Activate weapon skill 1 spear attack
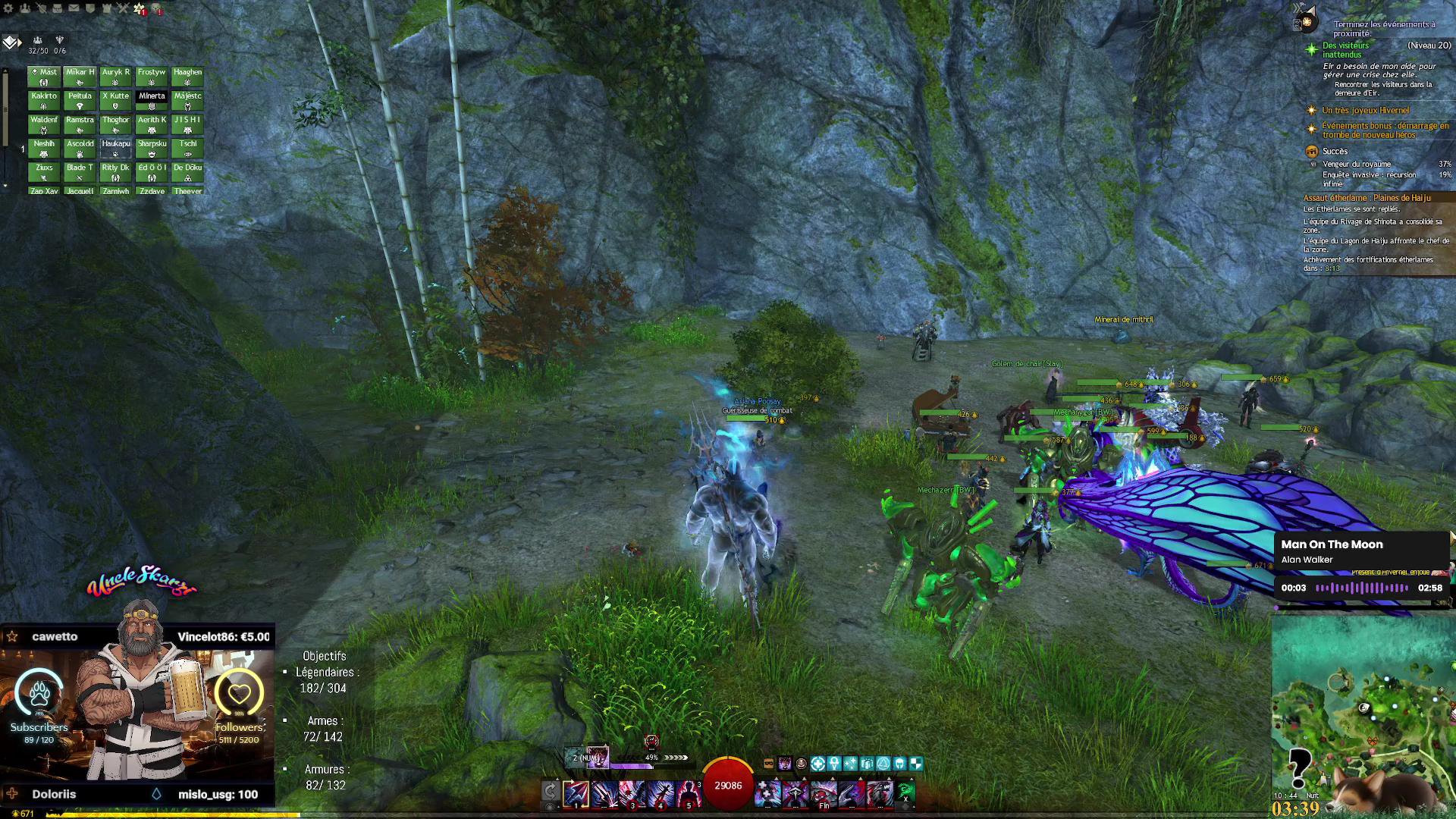 (x=576, y=793)
